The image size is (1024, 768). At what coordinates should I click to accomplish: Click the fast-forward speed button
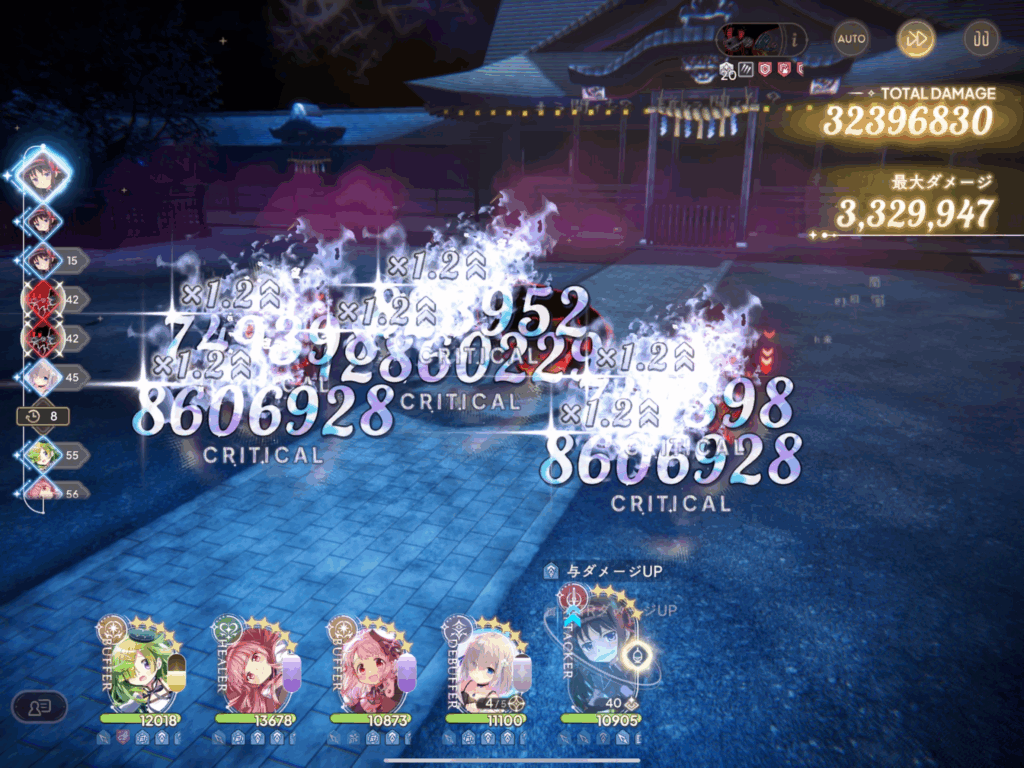915,39
